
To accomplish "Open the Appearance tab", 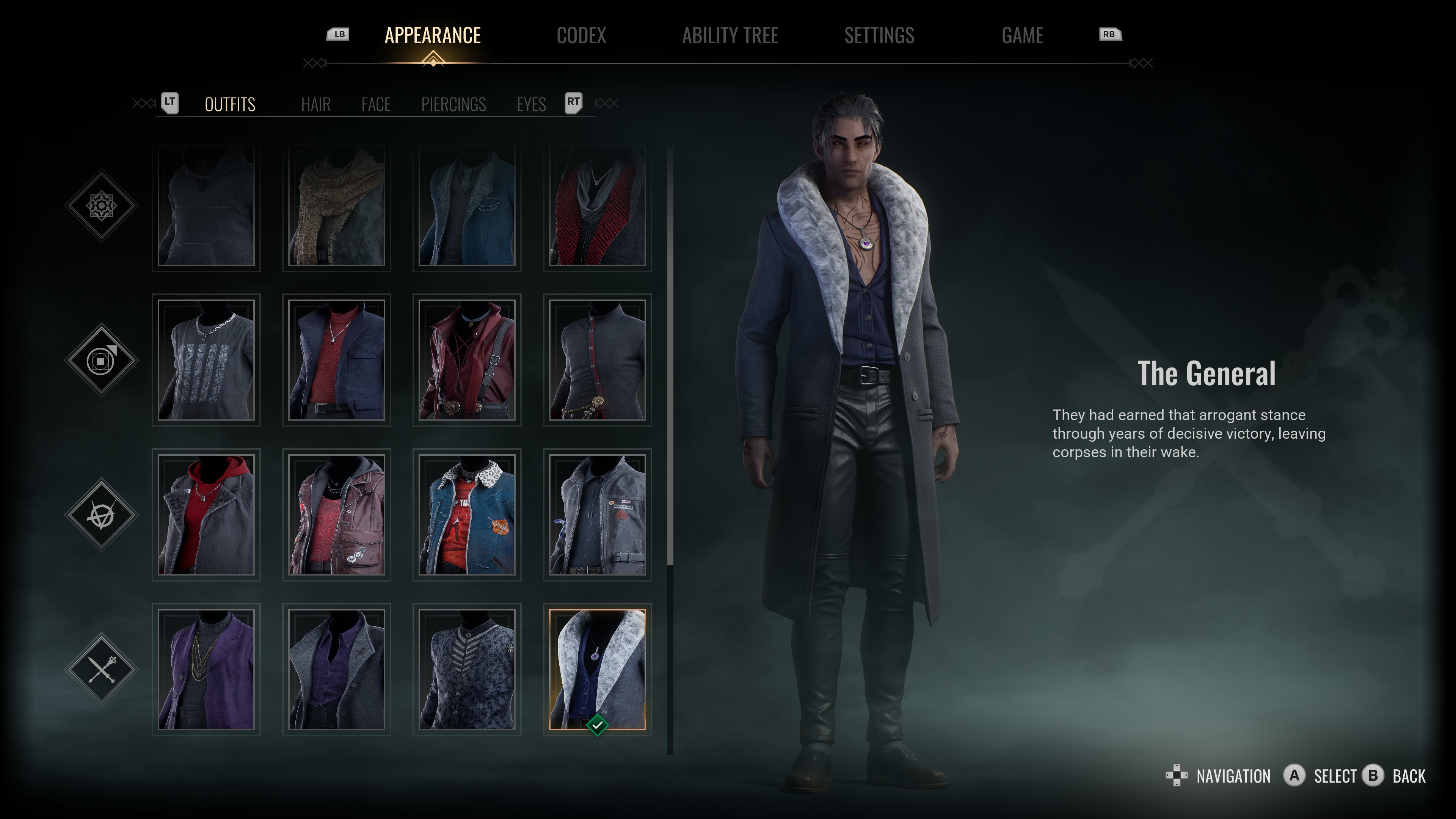I will pyautogui.click(x=432, y=36).
